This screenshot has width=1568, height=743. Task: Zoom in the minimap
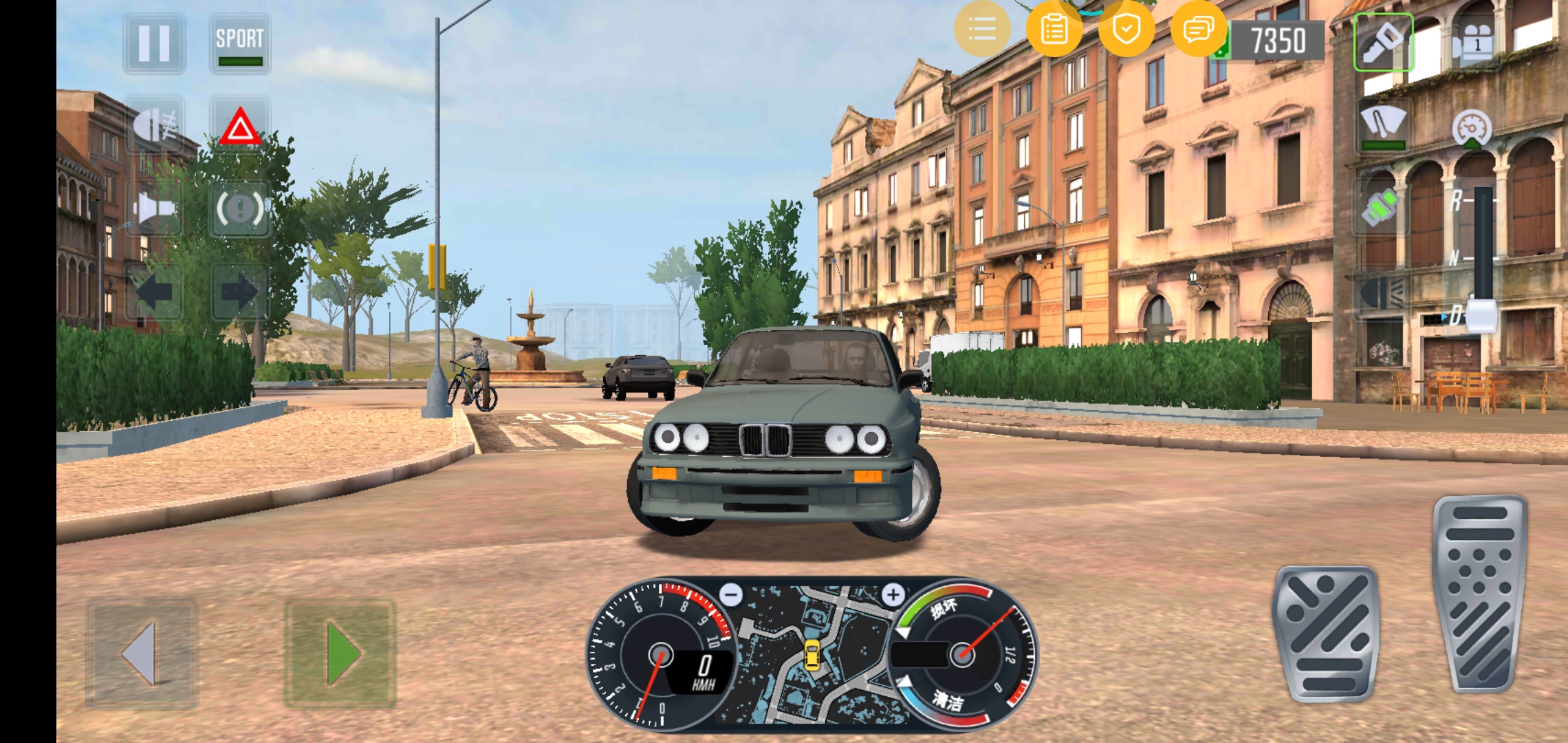pos(893,594)
